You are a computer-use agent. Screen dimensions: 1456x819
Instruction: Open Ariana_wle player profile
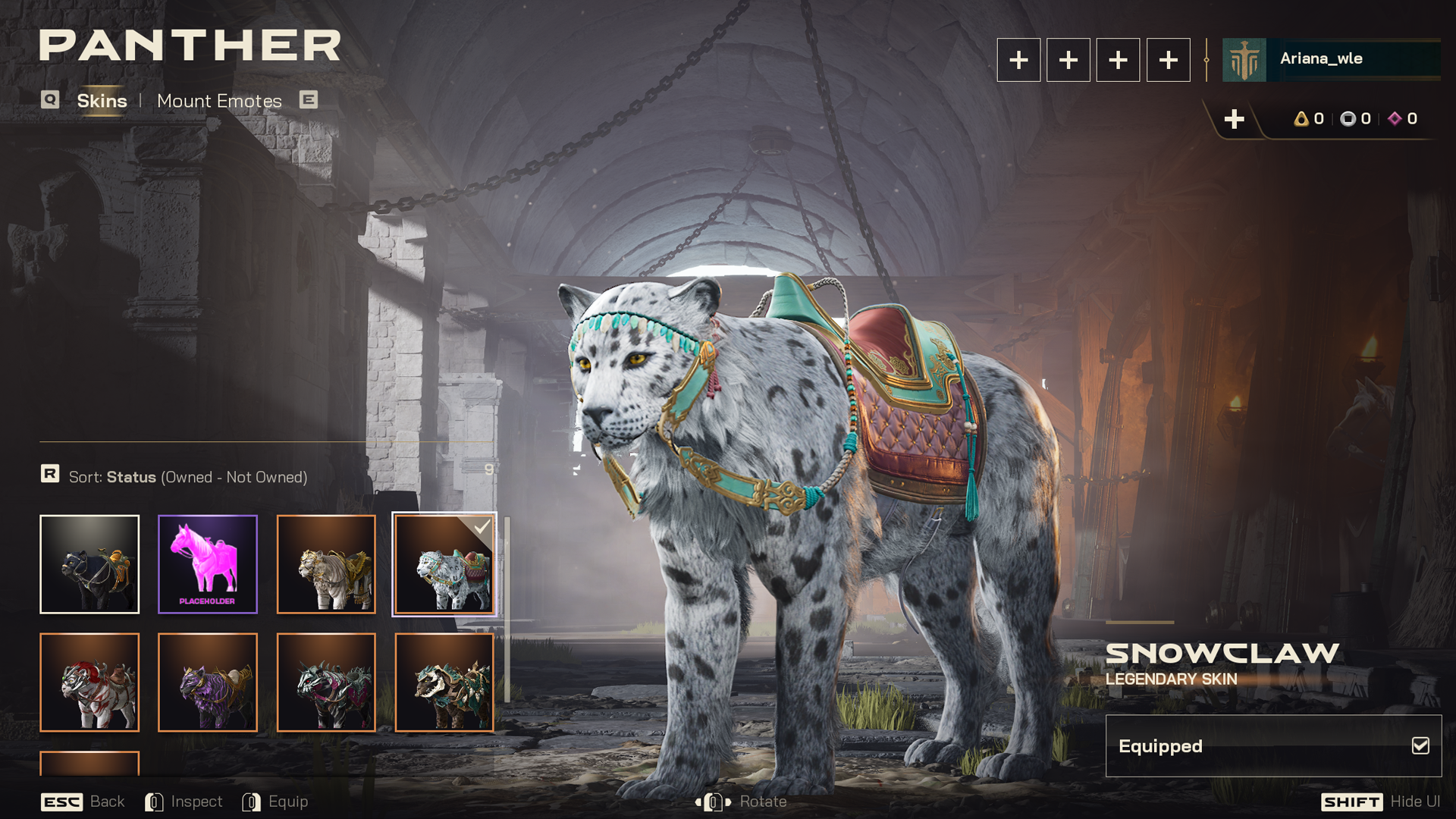point(1331,59)
